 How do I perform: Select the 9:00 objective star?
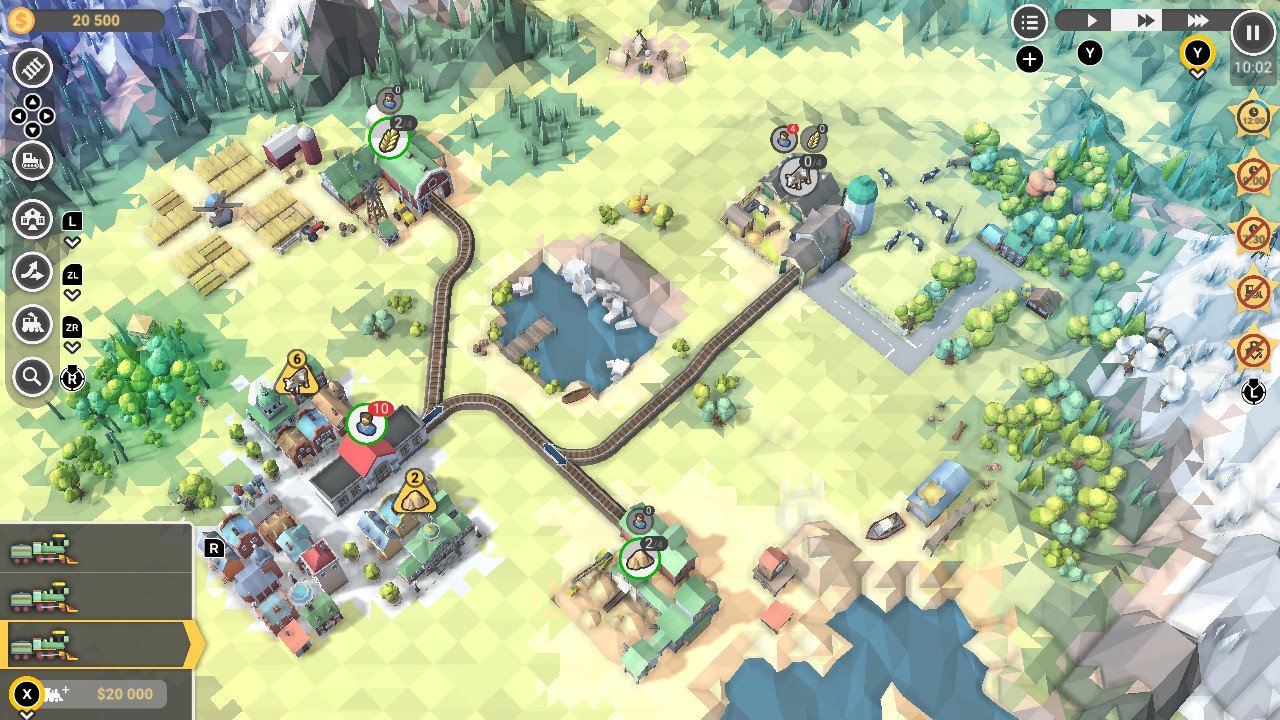[1252, 176]
